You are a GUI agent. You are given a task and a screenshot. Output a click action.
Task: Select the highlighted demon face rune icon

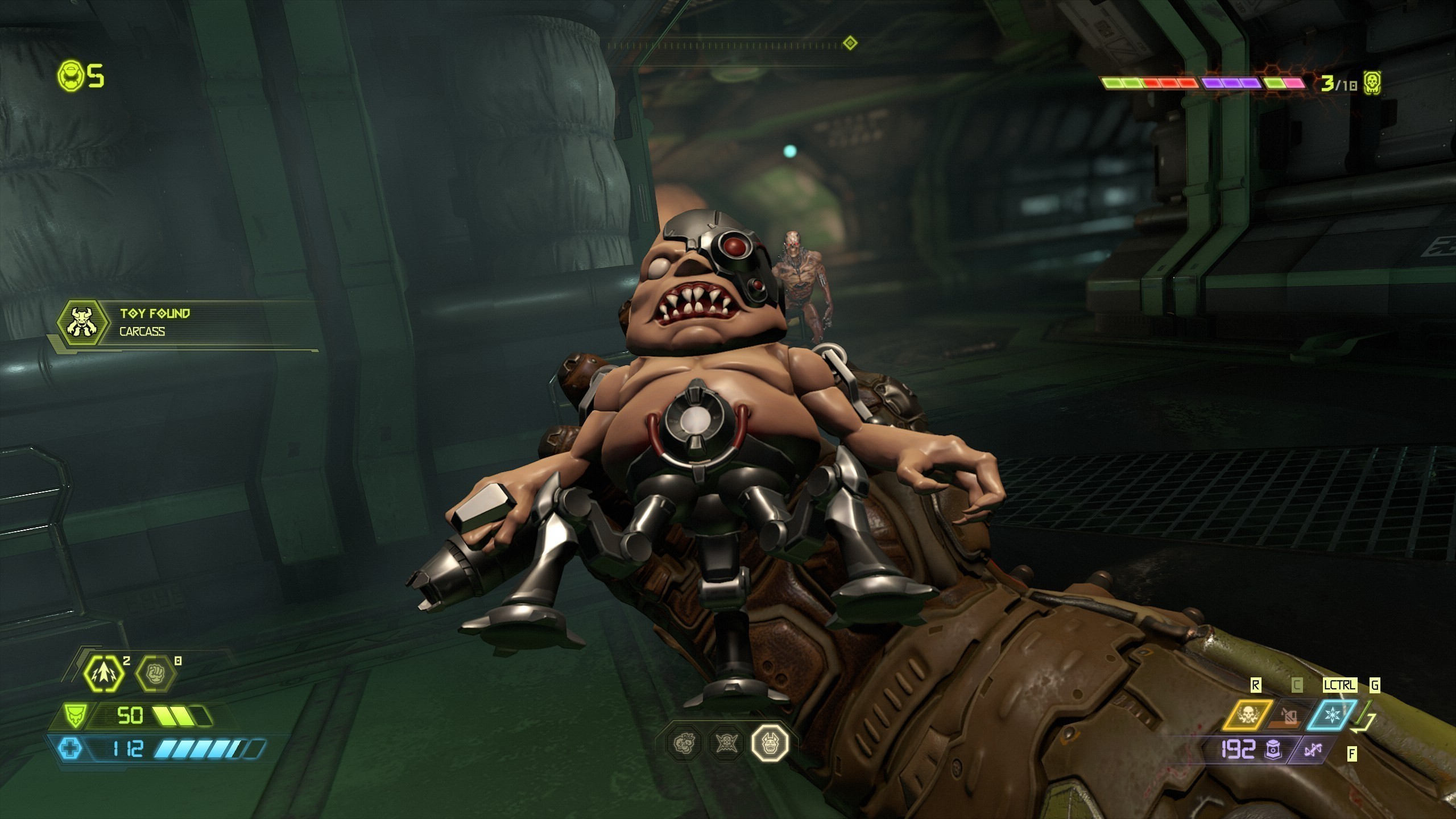tap(770, 742)
